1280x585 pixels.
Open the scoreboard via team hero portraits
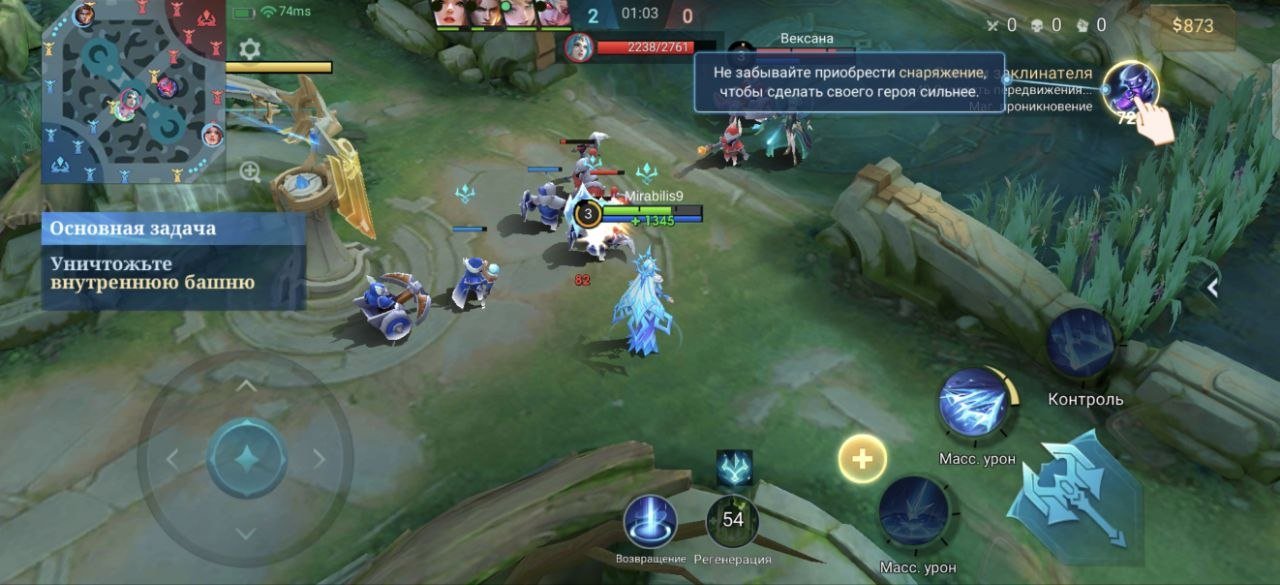(x=500, y=14)
